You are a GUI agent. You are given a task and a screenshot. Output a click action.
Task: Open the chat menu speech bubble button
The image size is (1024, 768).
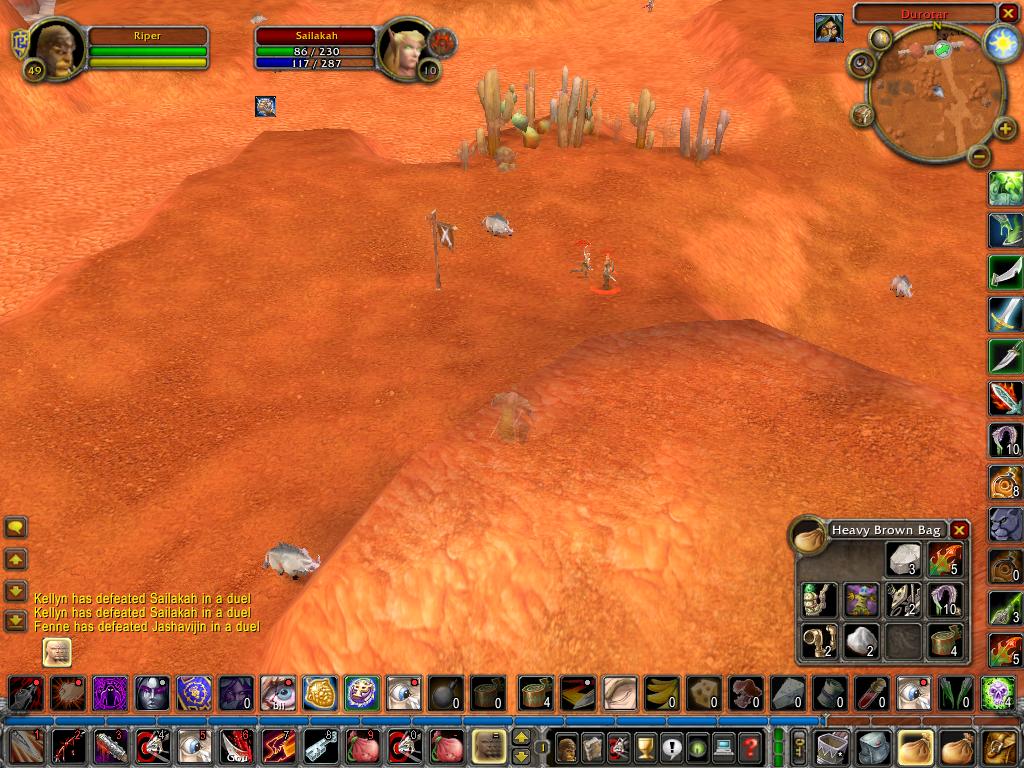tap(16, 527)
